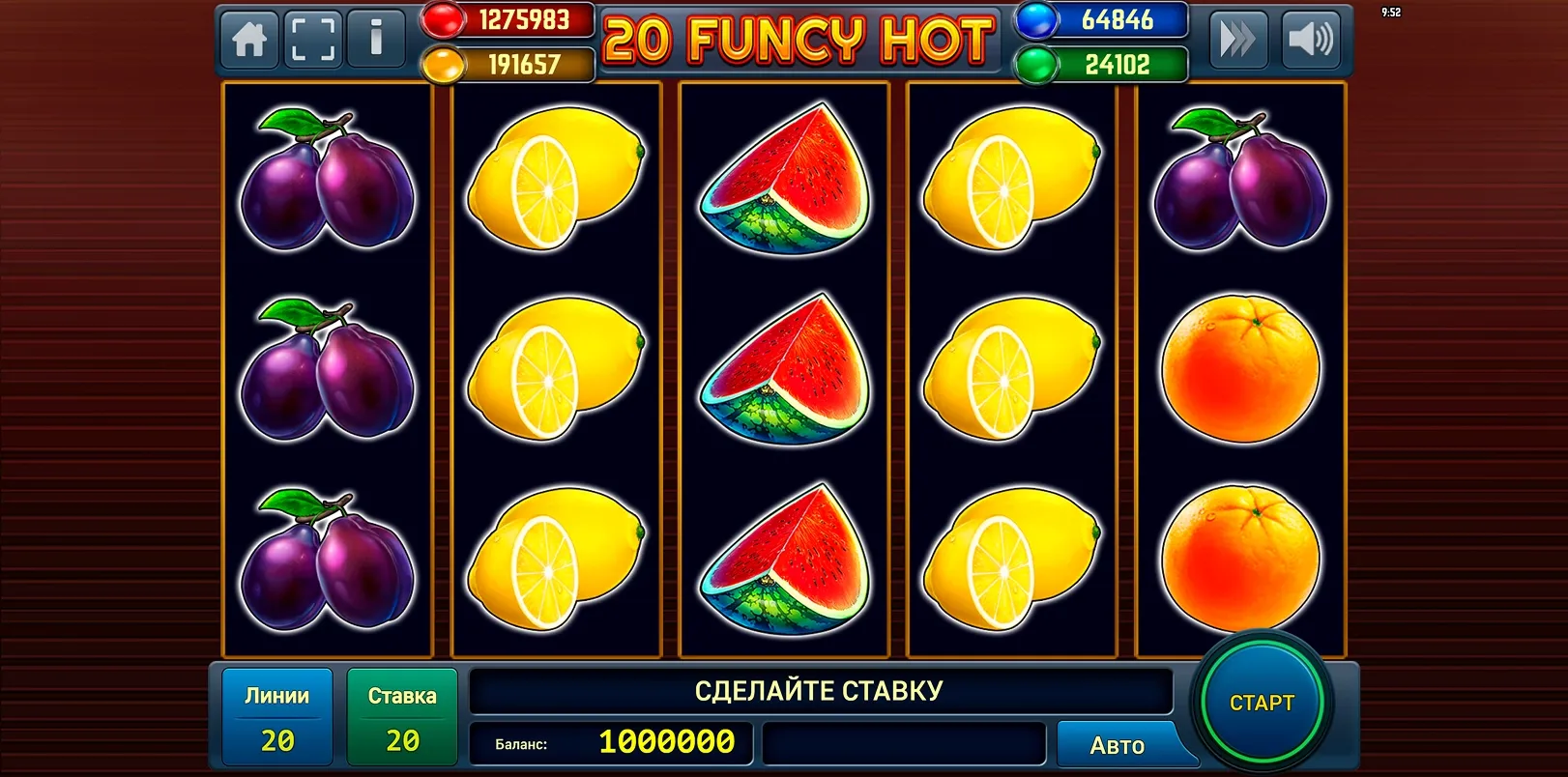The image size is (1568, 777).
Task: Click the СДЕЛАЙТЕ СТАВКУ message bar
Action: tap(820, 690)
